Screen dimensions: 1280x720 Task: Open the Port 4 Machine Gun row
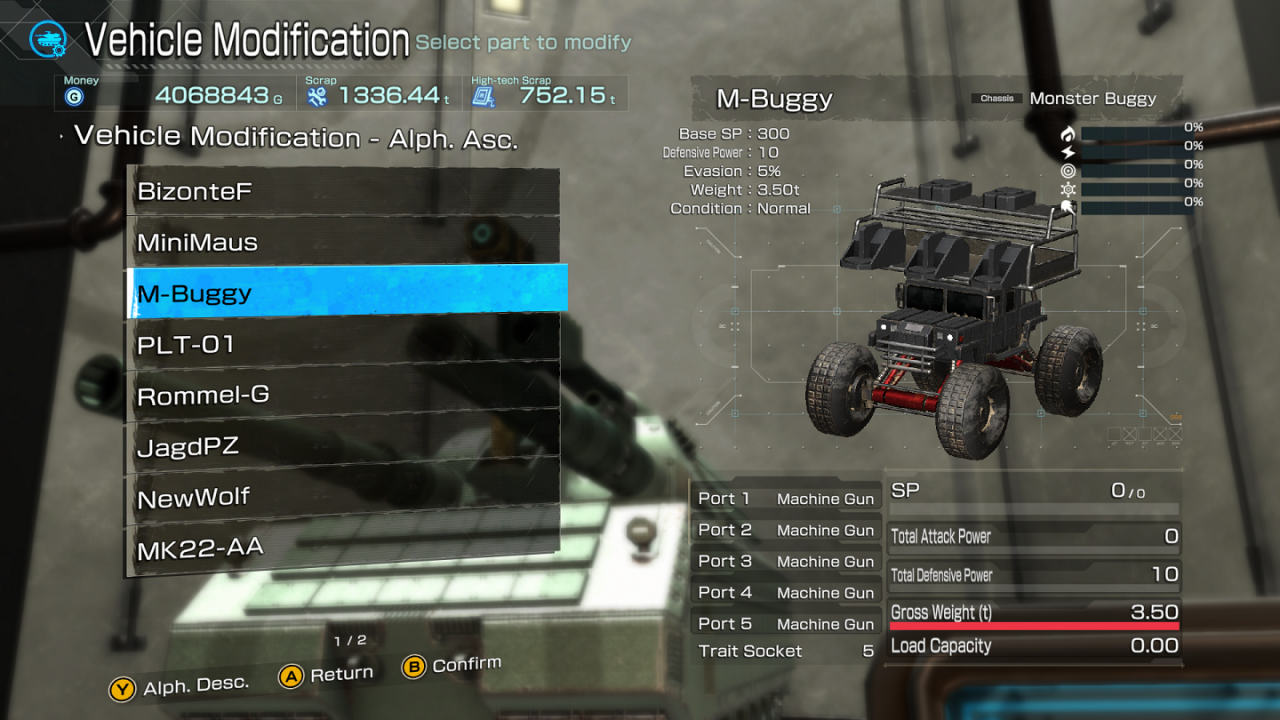[786, 592]
